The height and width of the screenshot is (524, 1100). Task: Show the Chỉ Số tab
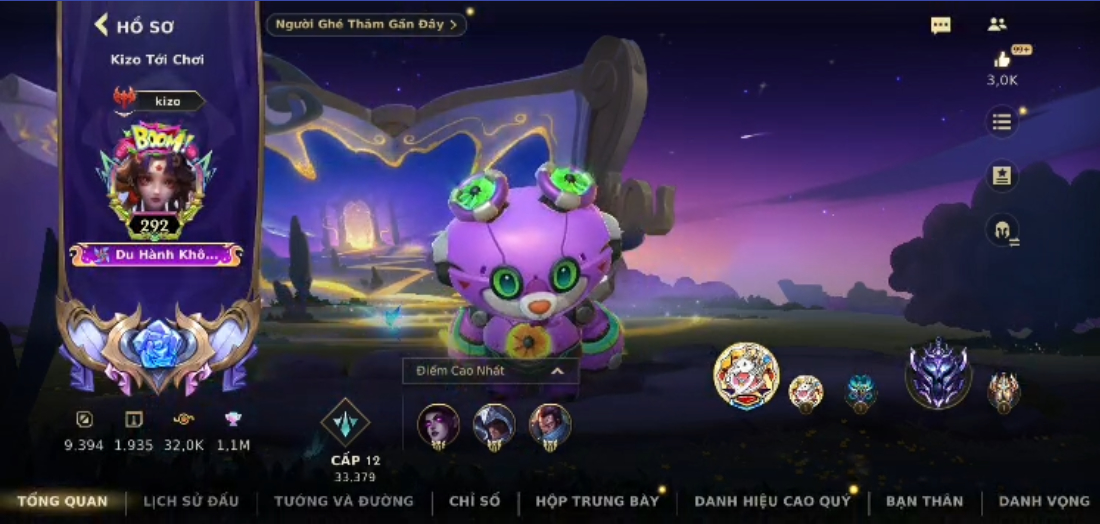(474, 501)
